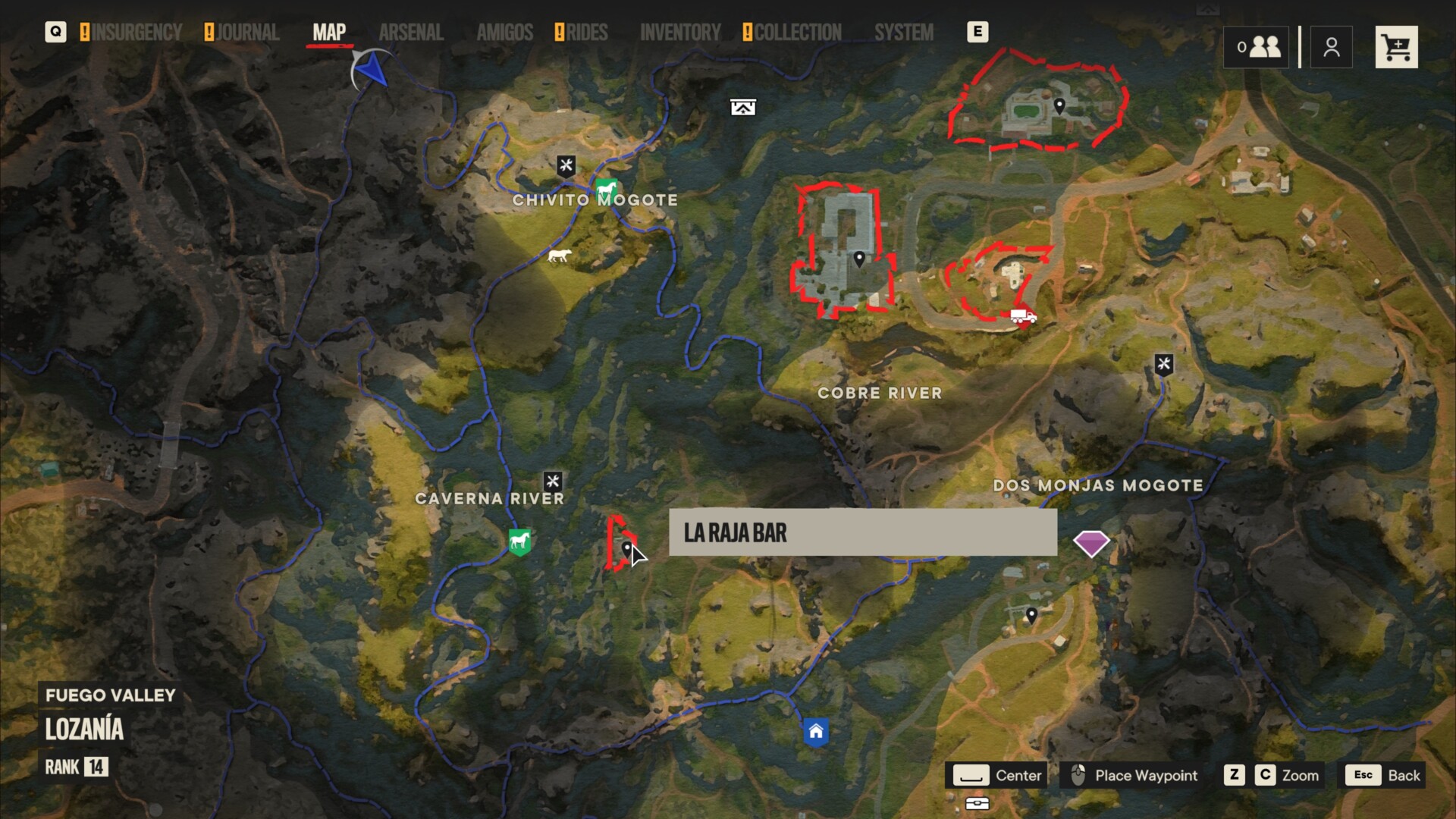This screenshot has width=1456, height=819.
Task: Expand the System menu with E
Action: [978, 32]
